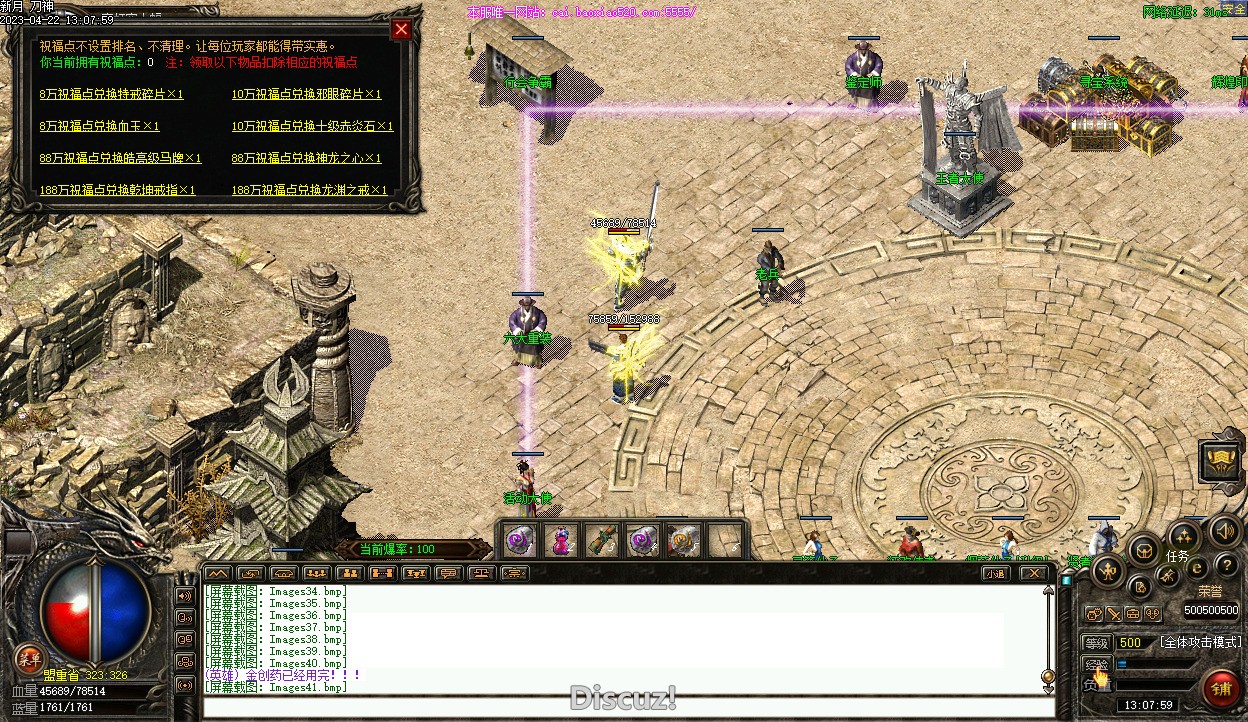This screenshot has height=722, width=1248.
Task: Close the chat window with its X button
Action: pos(1033,573)
